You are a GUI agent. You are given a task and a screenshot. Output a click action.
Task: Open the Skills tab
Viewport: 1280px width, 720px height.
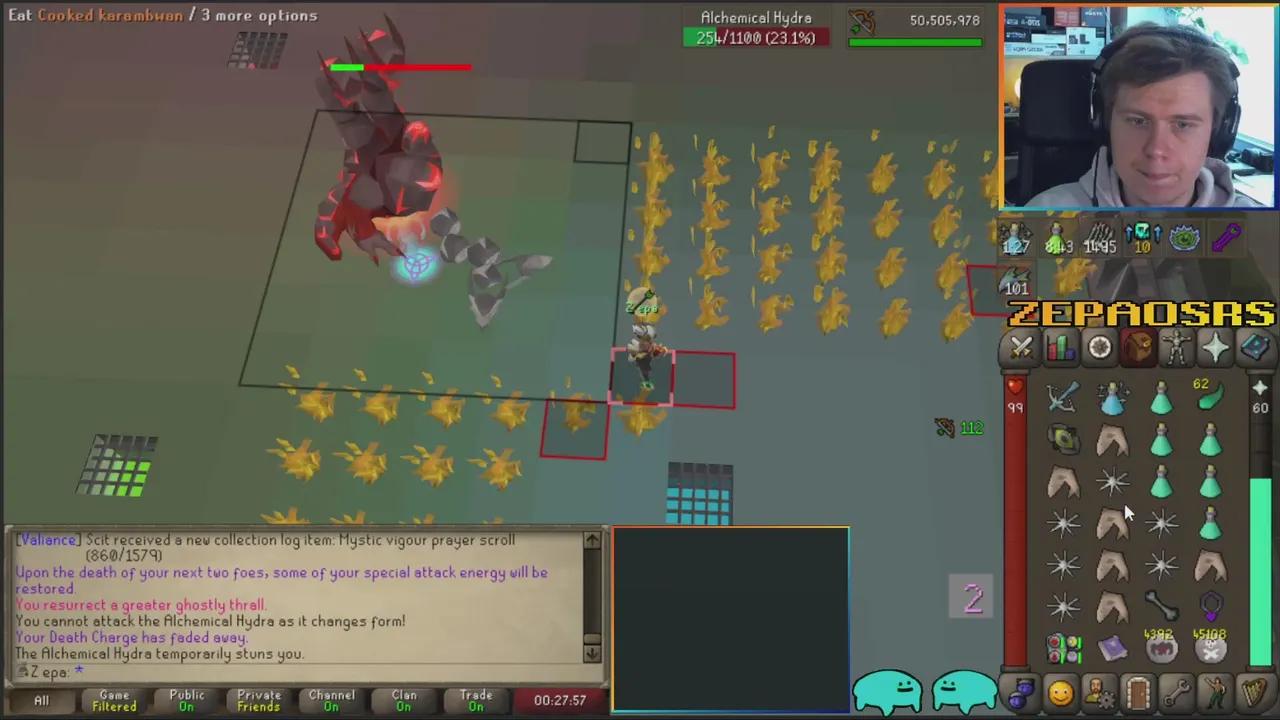[x=1060, y=347]
